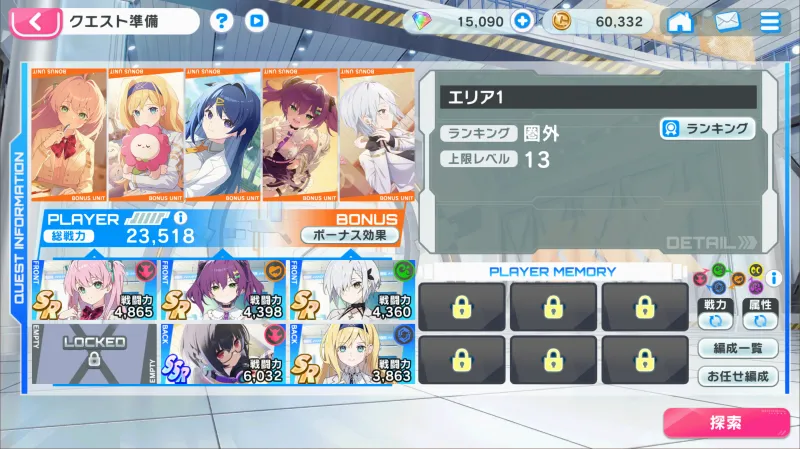Go back using the pink arrow button
The image size is (800, 449).
tap(36, 21)
